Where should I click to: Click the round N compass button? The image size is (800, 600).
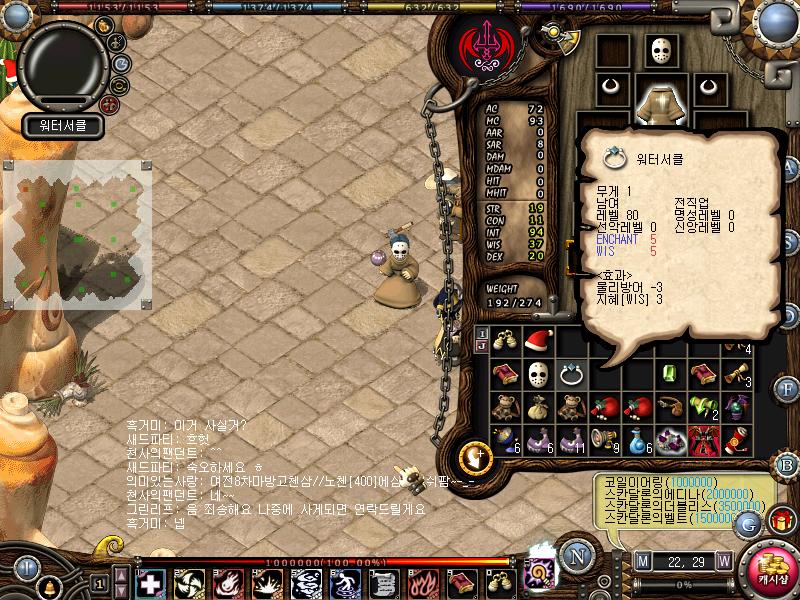pos(576,554)
